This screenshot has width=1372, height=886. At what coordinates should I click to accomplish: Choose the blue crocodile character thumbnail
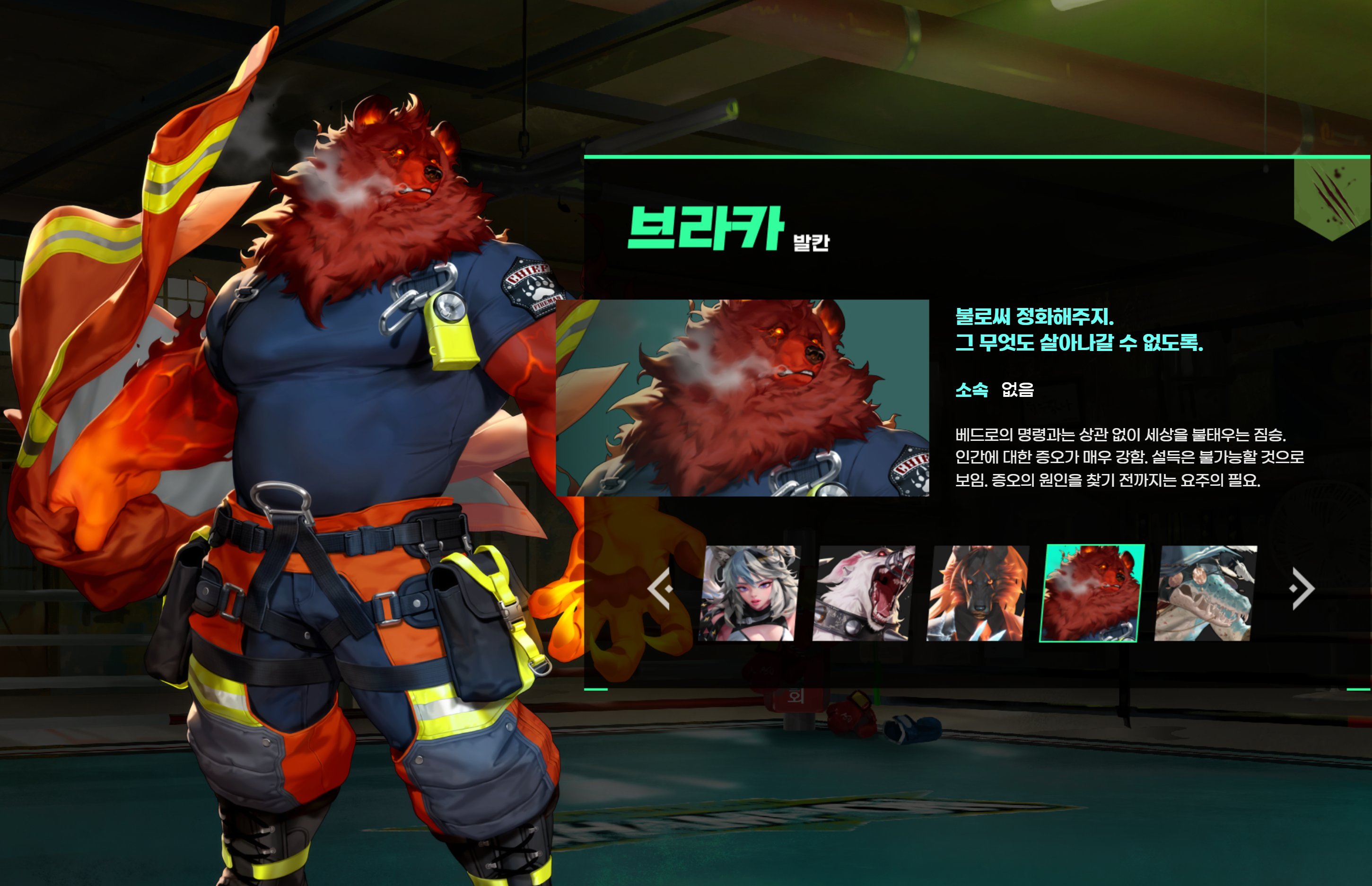tap(1205, 593)
